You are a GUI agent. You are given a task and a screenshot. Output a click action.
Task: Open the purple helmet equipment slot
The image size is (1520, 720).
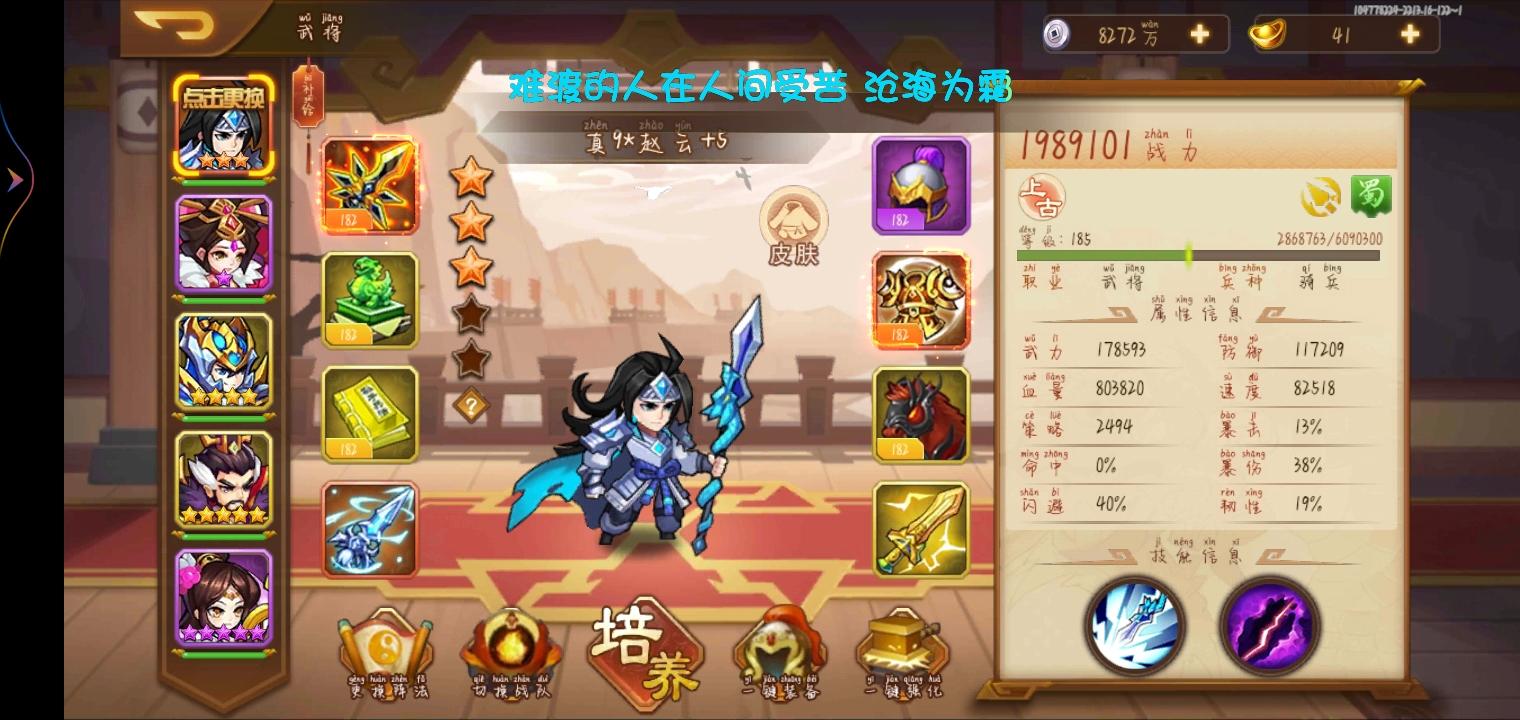(x=920, y=184)
